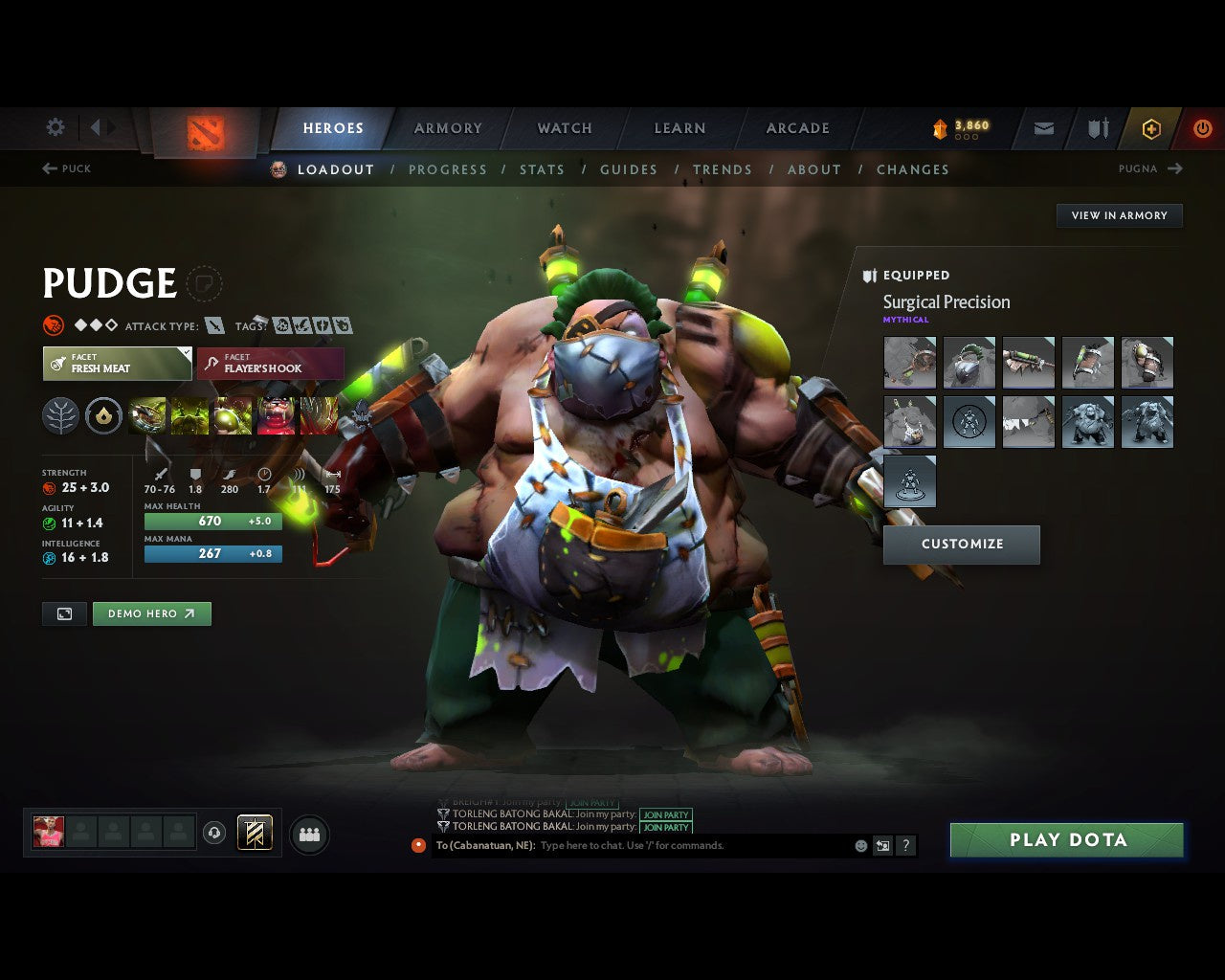The width and height of the screenshot is (1225, 980).
Task: Toggle voice chat with the headset icon
Action: (x=215, y=833)
